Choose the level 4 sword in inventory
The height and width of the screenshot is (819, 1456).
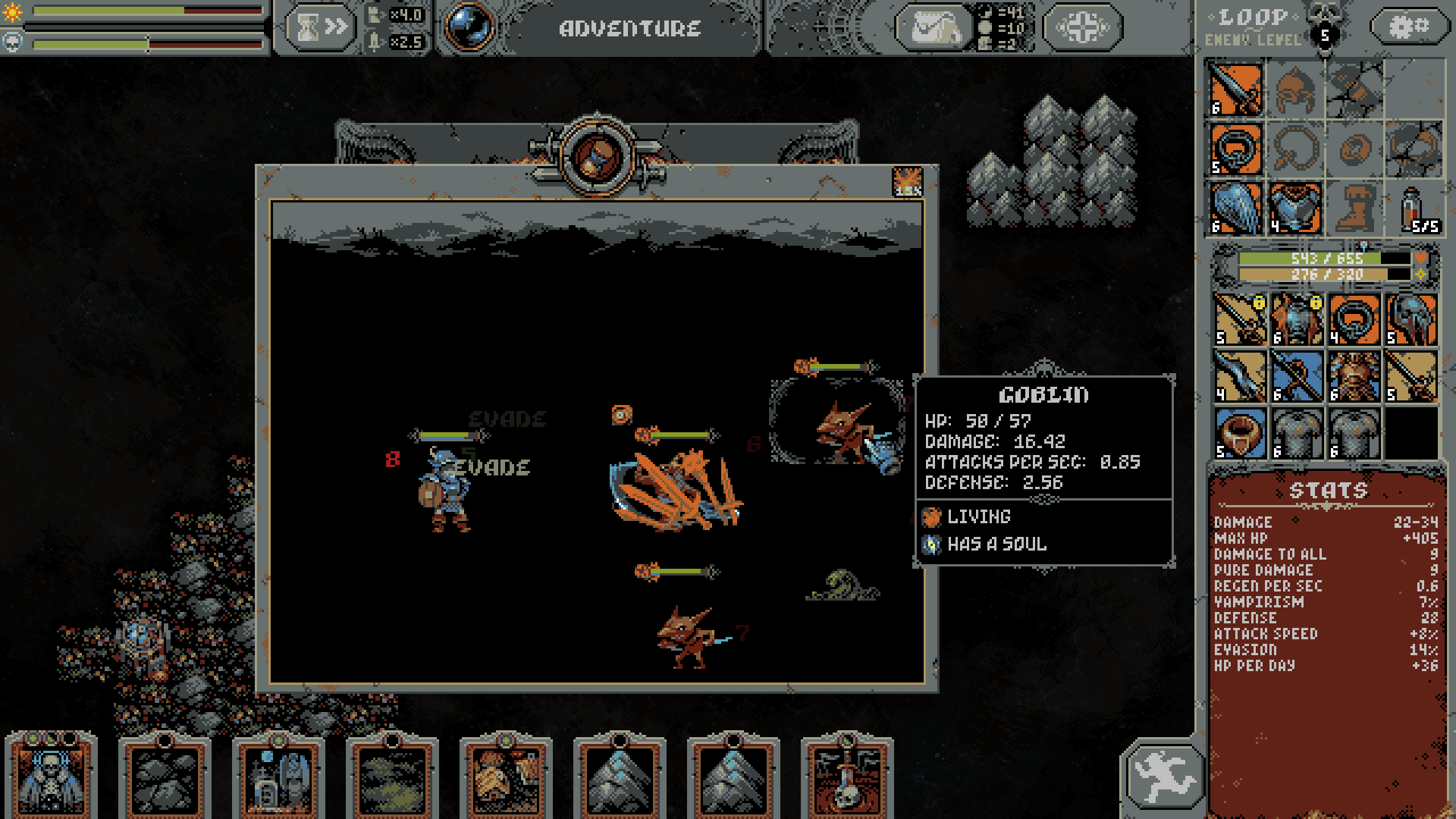click(x=1239, y=377)
